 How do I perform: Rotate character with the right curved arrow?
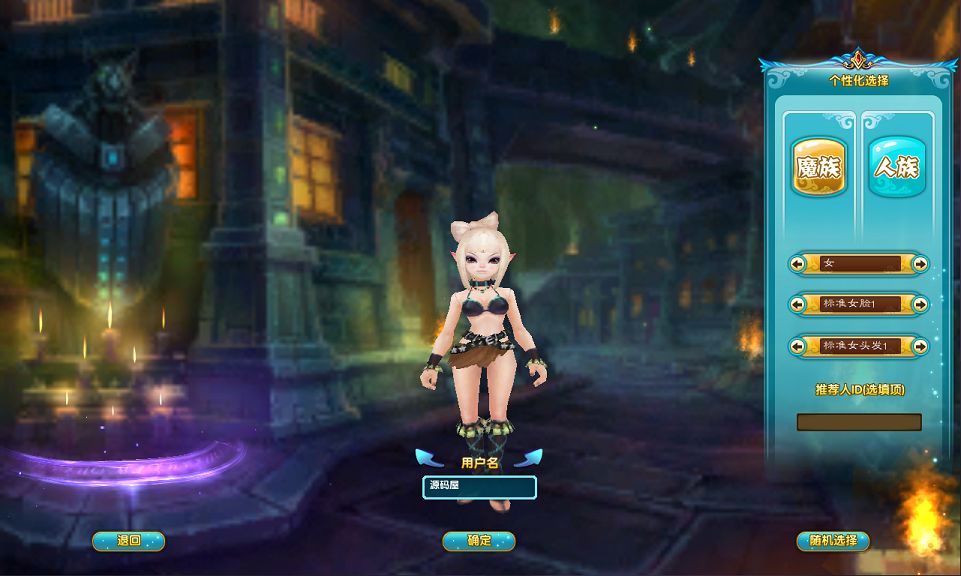[528, 458]
